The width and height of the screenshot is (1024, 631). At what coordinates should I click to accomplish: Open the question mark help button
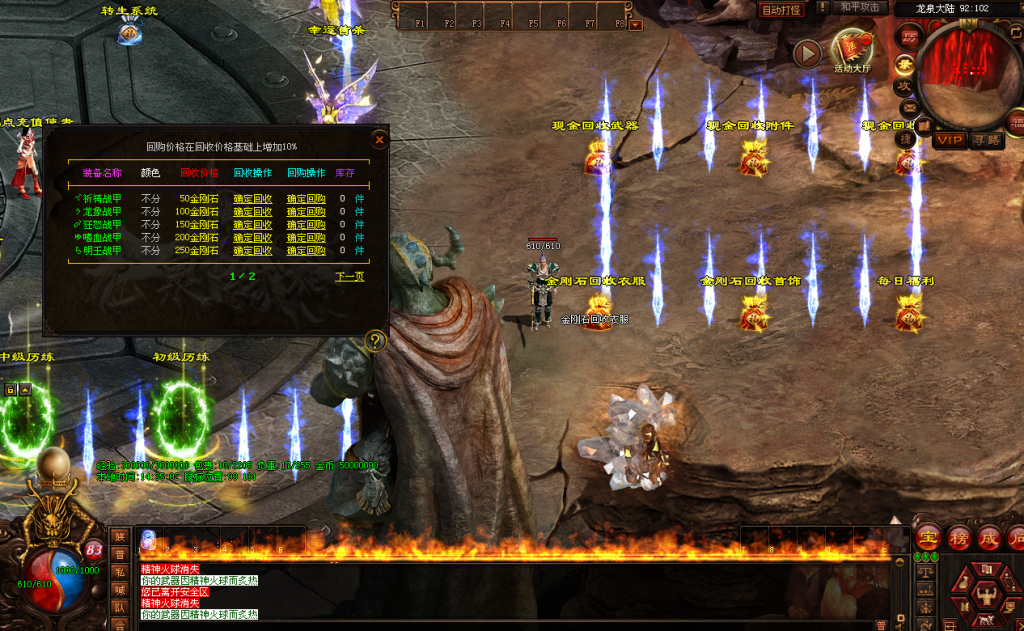[x=376, y=341]
